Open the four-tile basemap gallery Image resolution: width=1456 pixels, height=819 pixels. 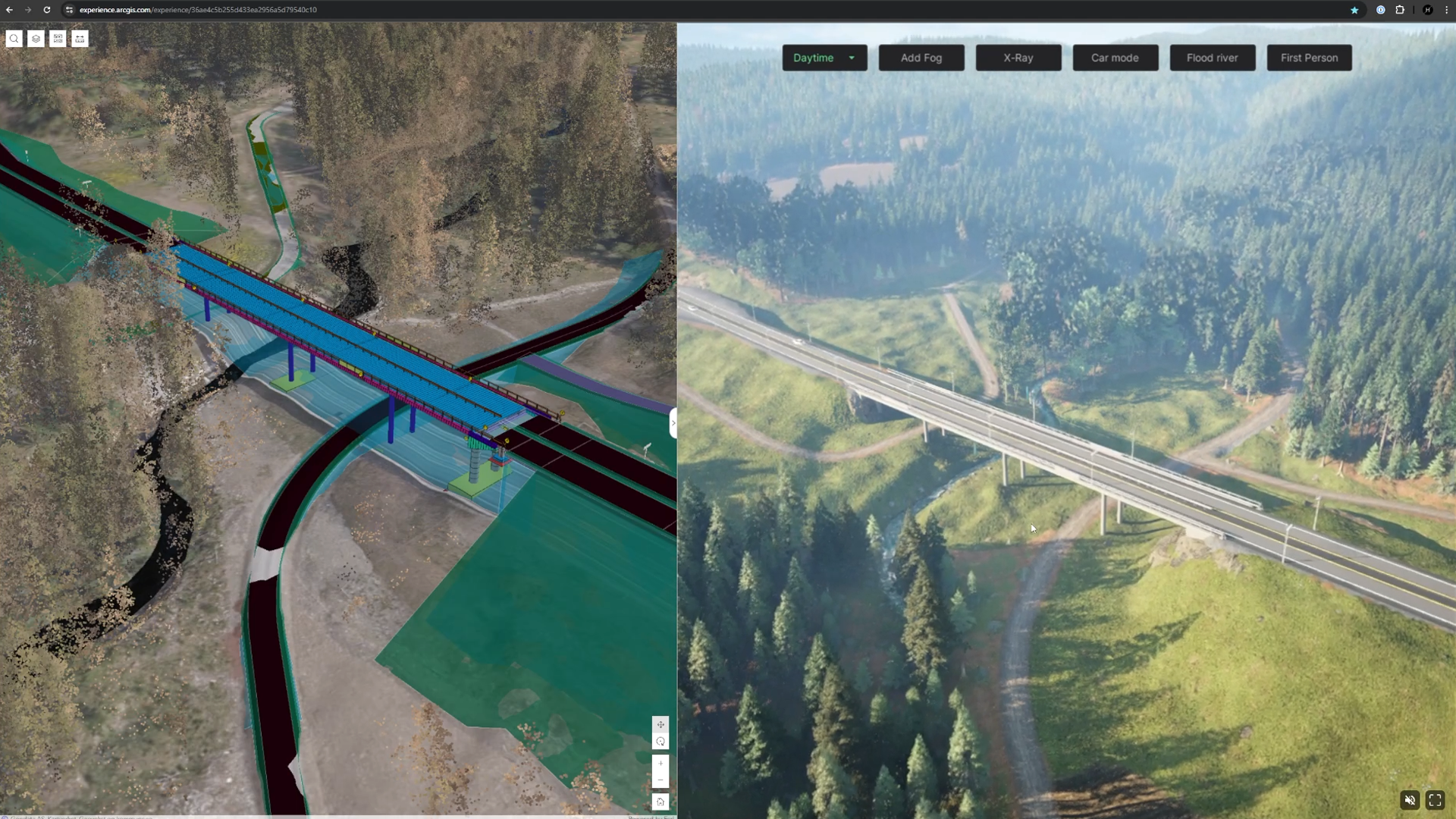pos(58,39)
